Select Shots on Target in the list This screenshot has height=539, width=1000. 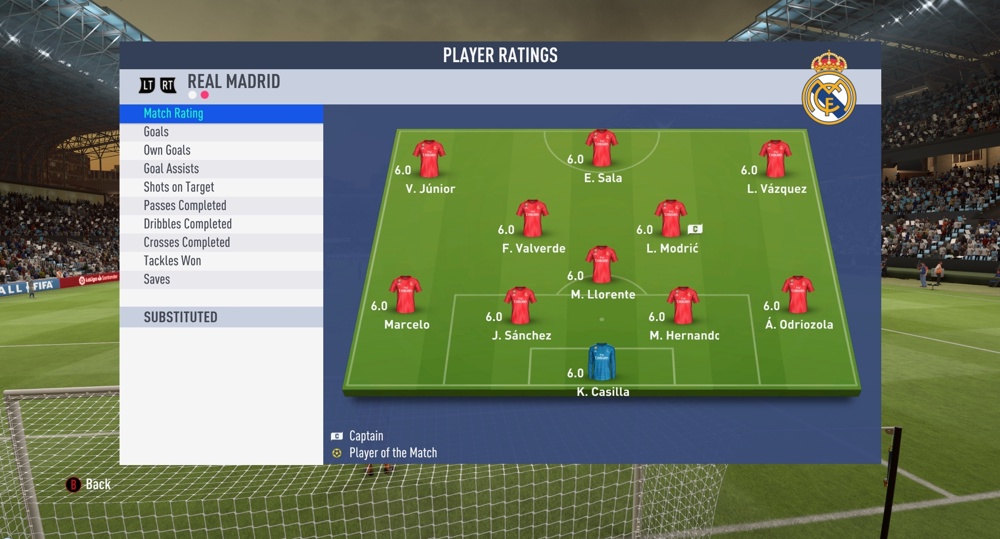[220, 187]
